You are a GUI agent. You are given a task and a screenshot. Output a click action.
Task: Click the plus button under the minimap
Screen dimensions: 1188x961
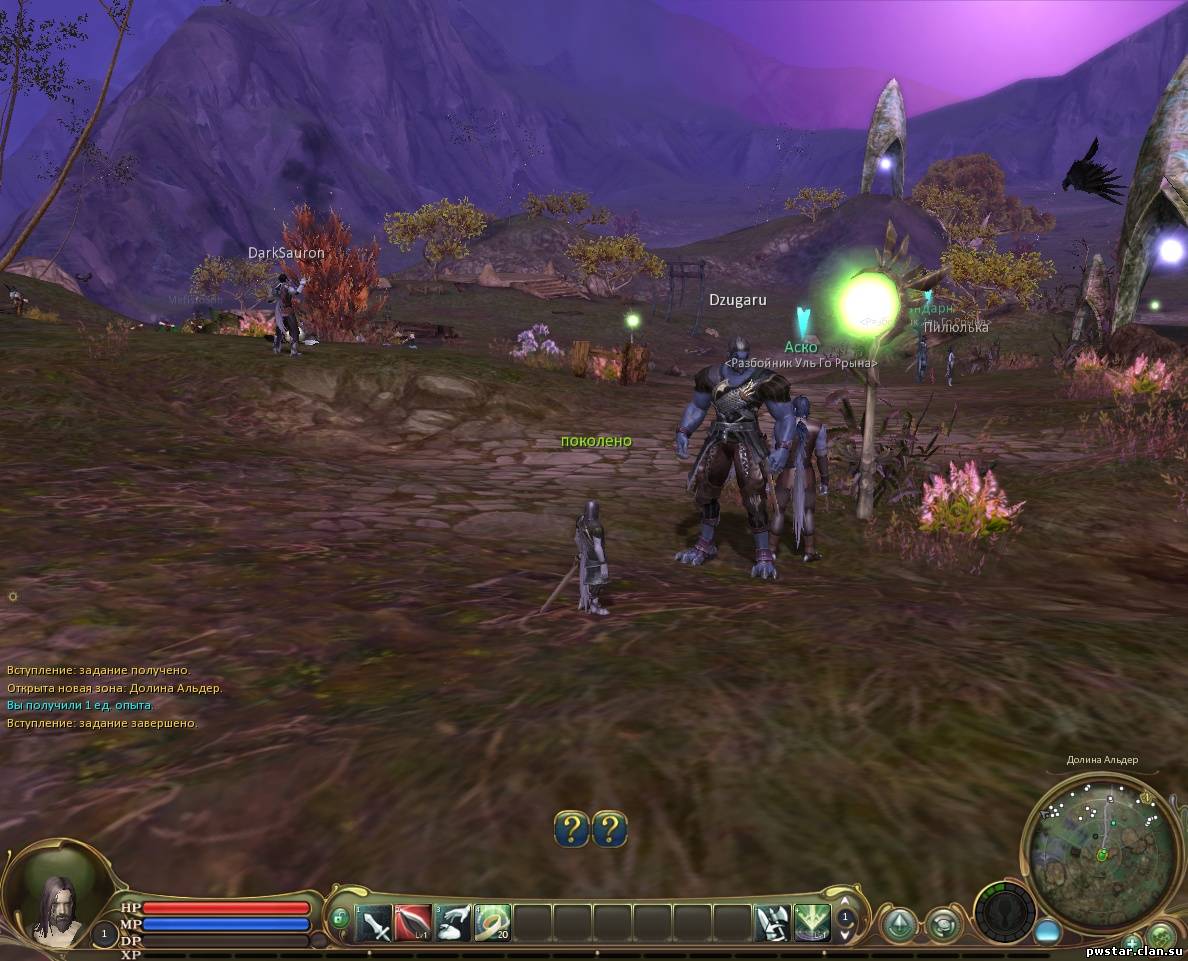[x=1132, y=942]
